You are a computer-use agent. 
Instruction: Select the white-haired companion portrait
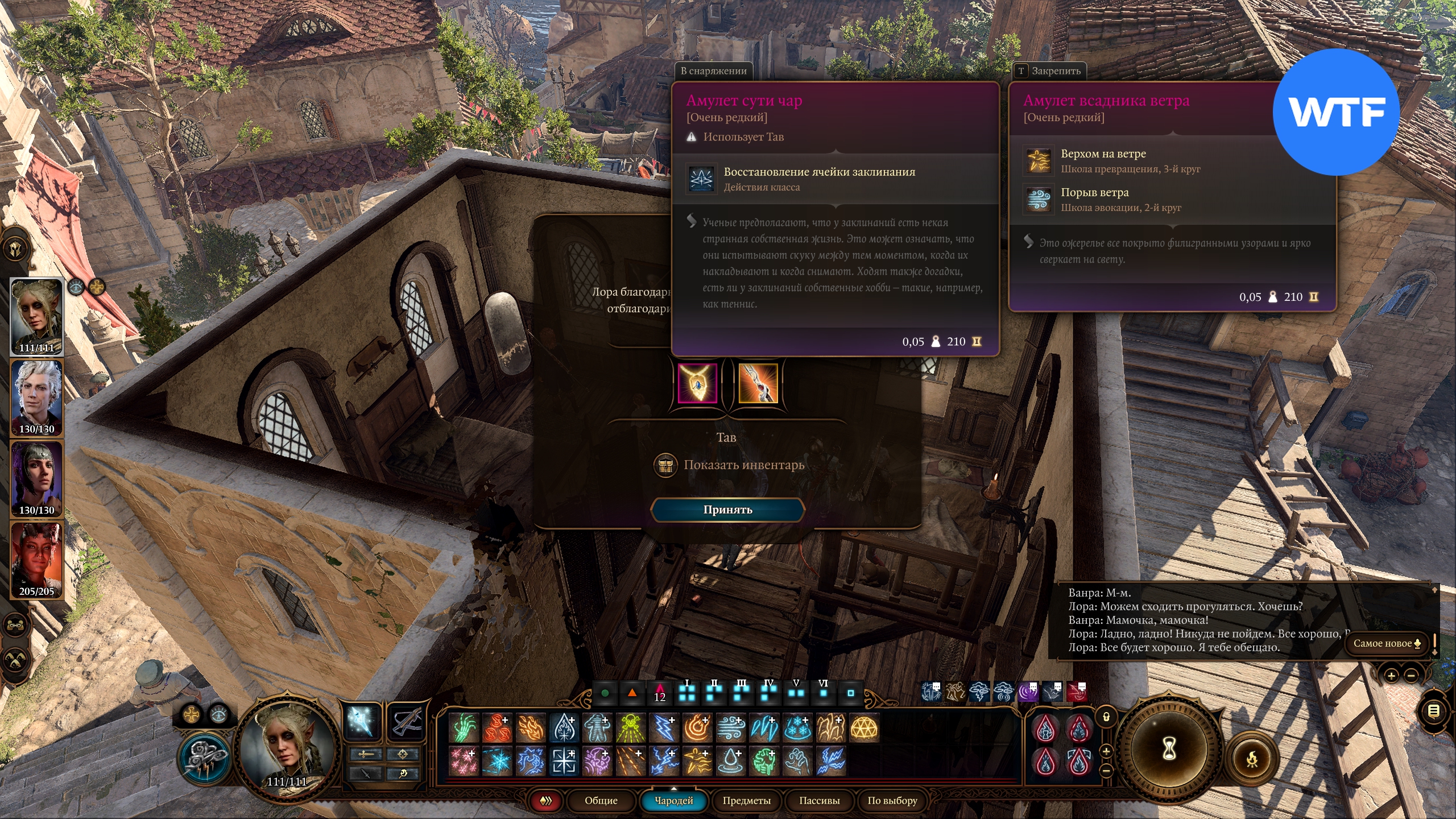[x=37, y=398]
